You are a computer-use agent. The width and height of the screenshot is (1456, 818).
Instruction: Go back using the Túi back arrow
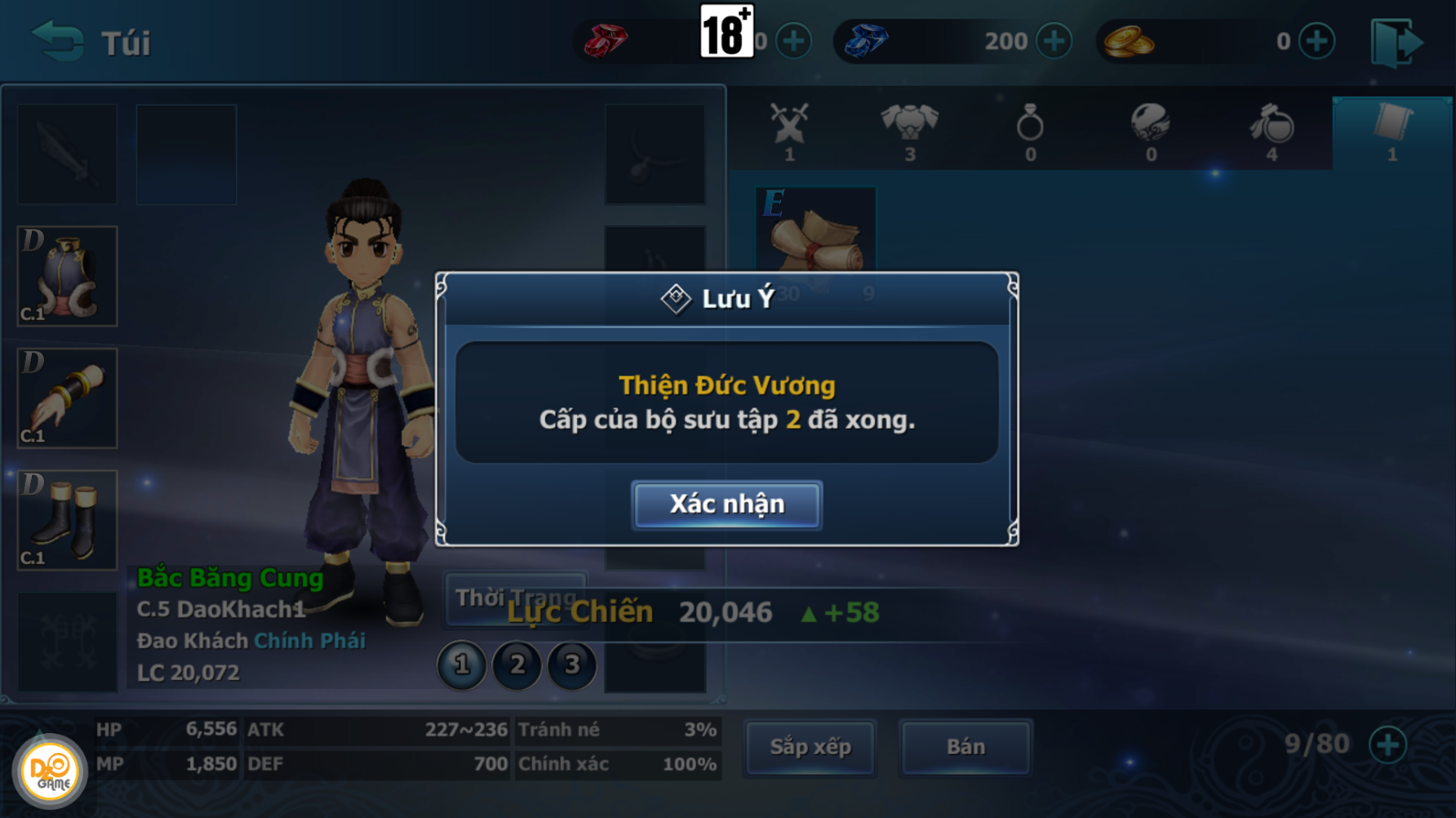[x=58, y=42]
